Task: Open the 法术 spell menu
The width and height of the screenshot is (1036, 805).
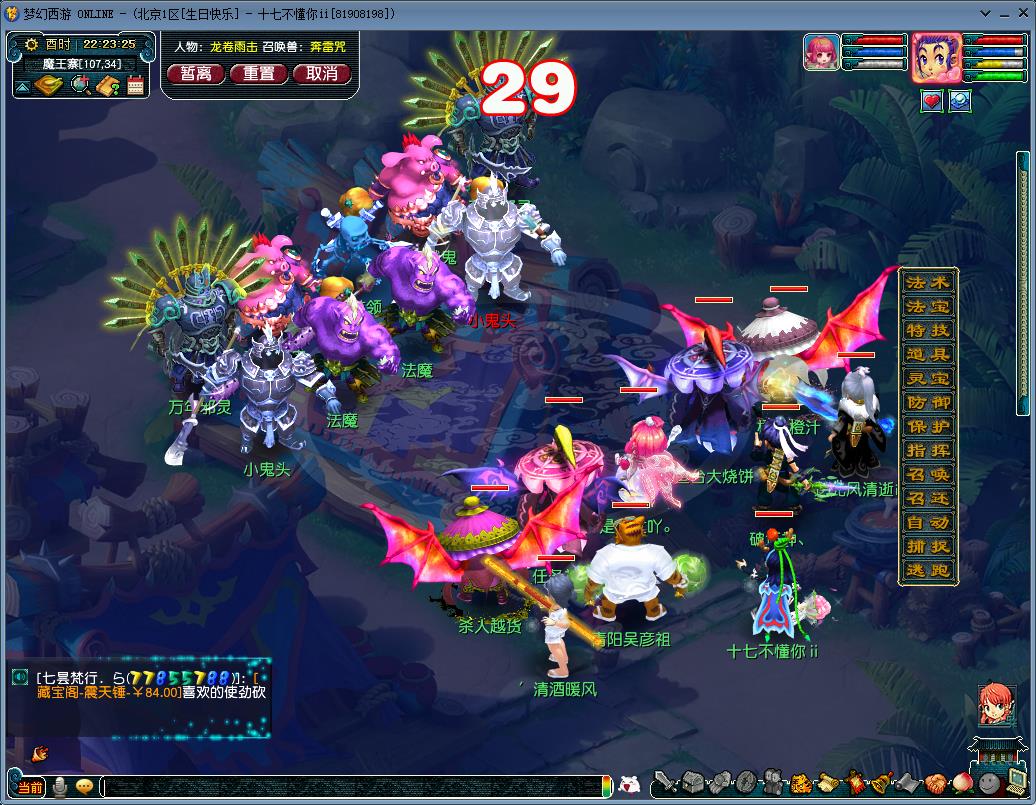Action: pyautogui.click(x=928, y=282)
